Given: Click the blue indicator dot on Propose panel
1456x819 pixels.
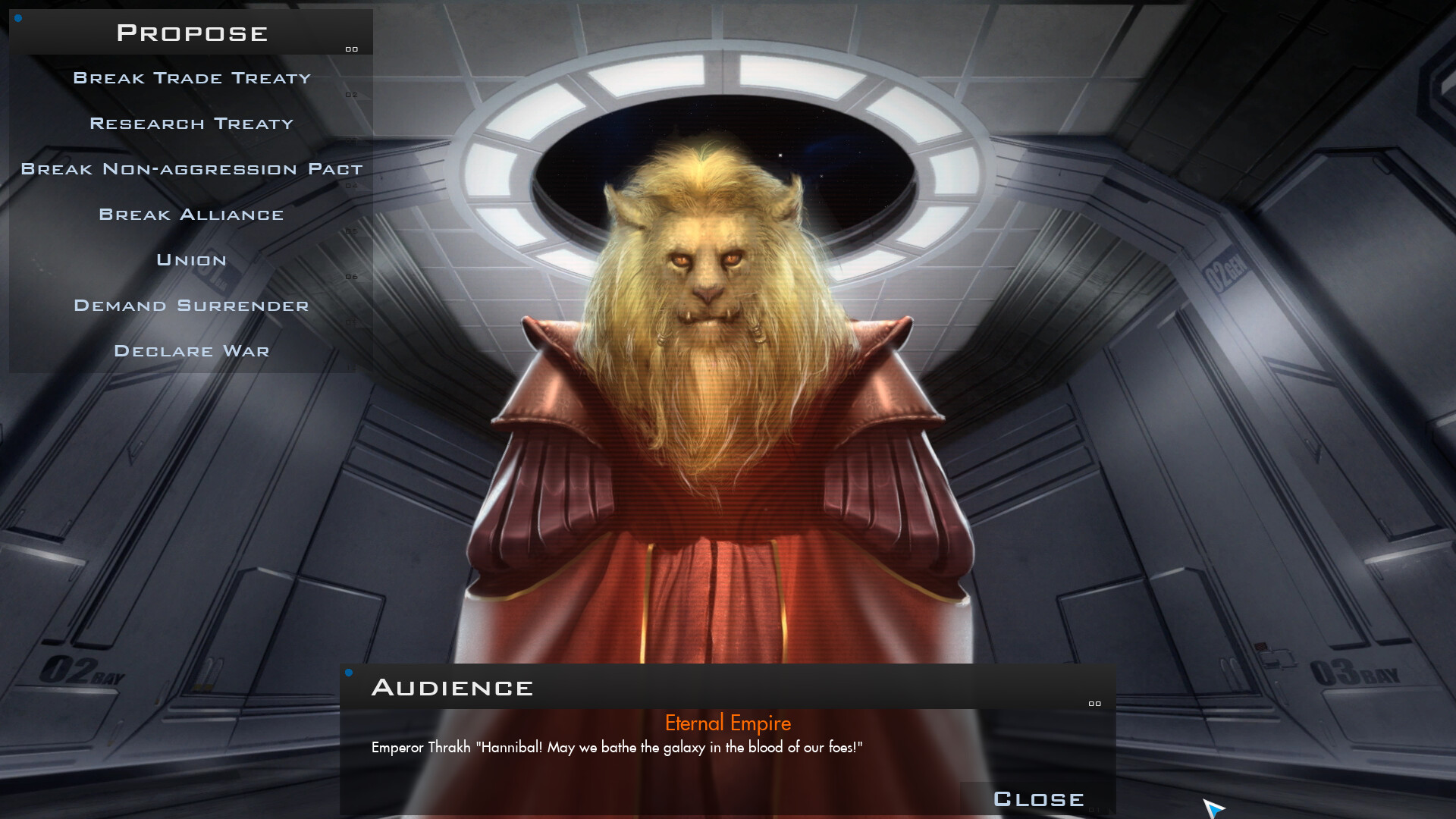Looking at the screenshot, I should click(x=17, y=18).
